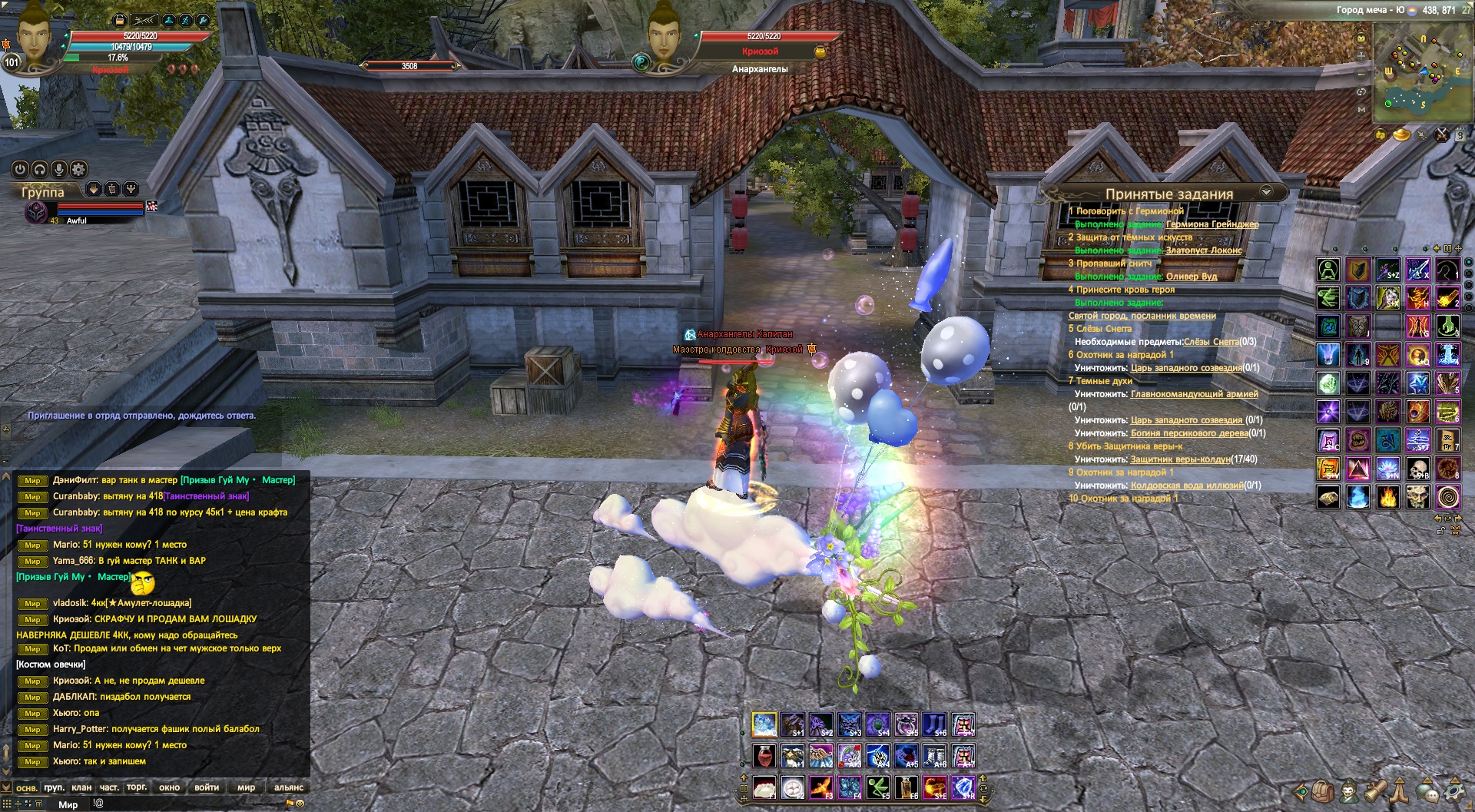Screen dimensions: 1475x812
Task: Switch to the альянс chat tab
Action: [289, 787]
